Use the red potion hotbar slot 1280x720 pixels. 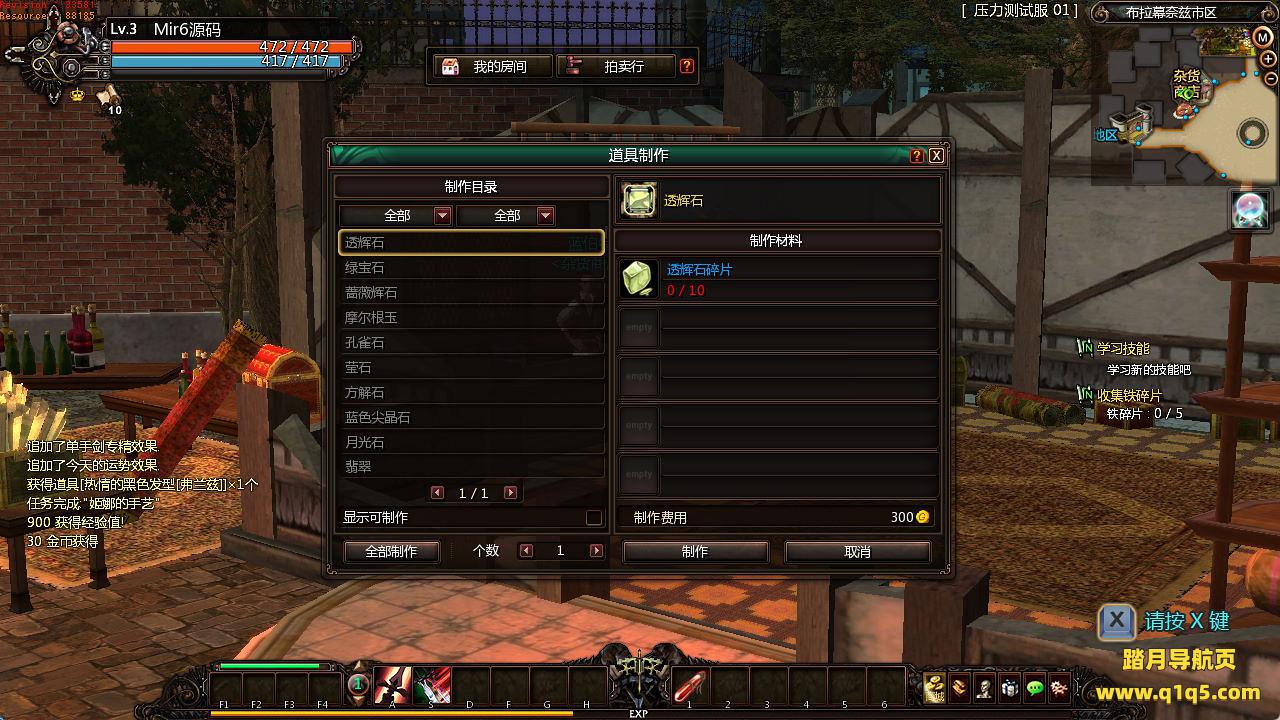click(690, 687)
